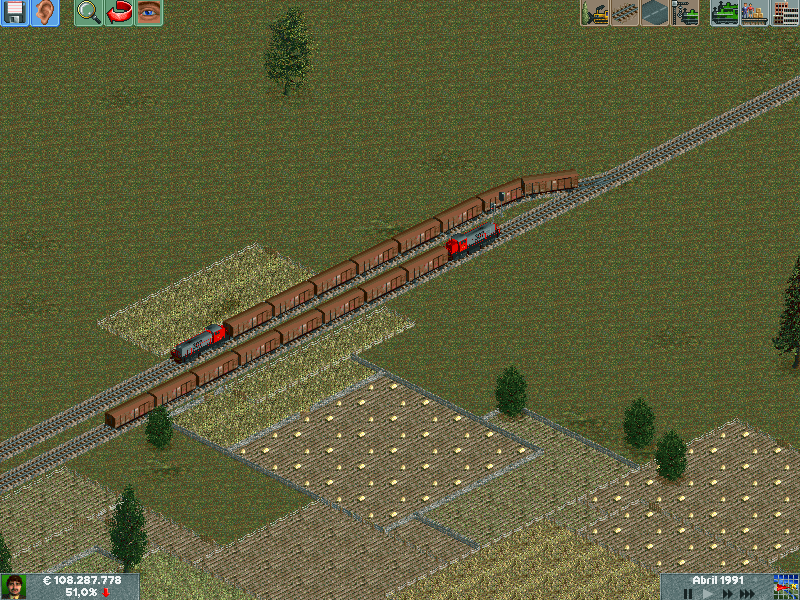Set game speed to extra fast forward
Viewport: 800px width, 600px height.
tap(749, 593)
